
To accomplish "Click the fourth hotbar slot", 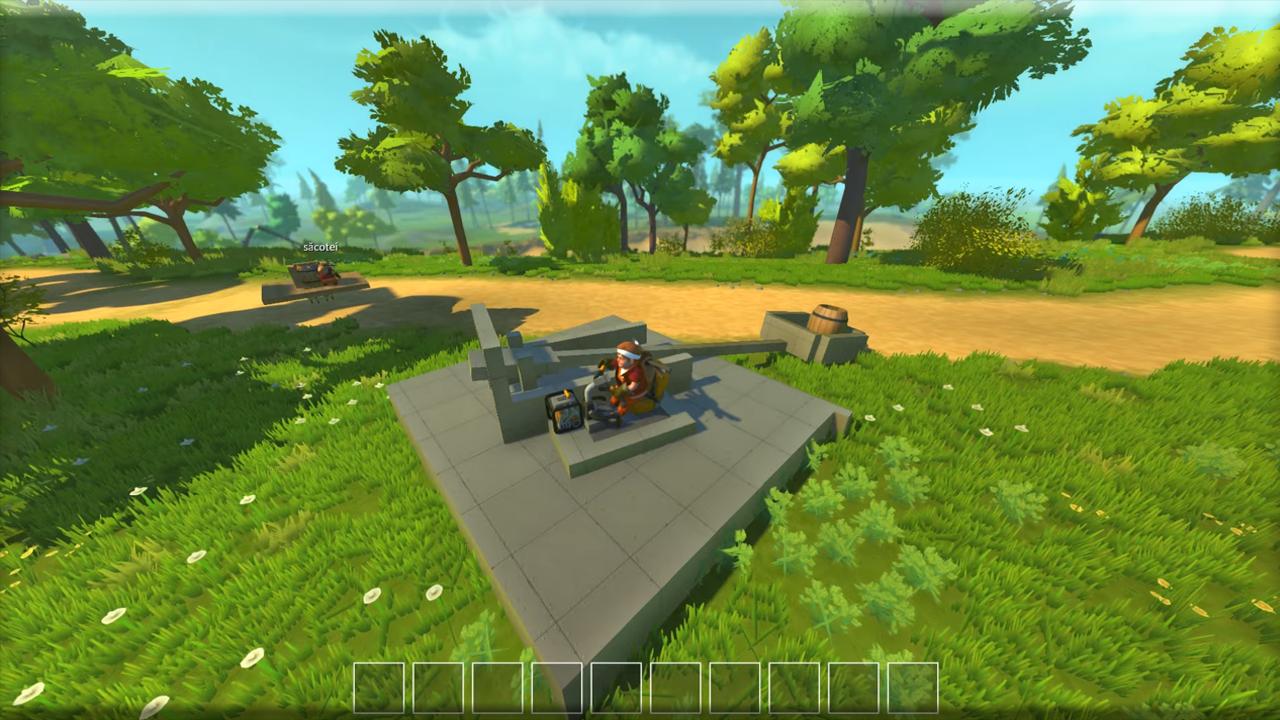I will [x=557, y=688].
